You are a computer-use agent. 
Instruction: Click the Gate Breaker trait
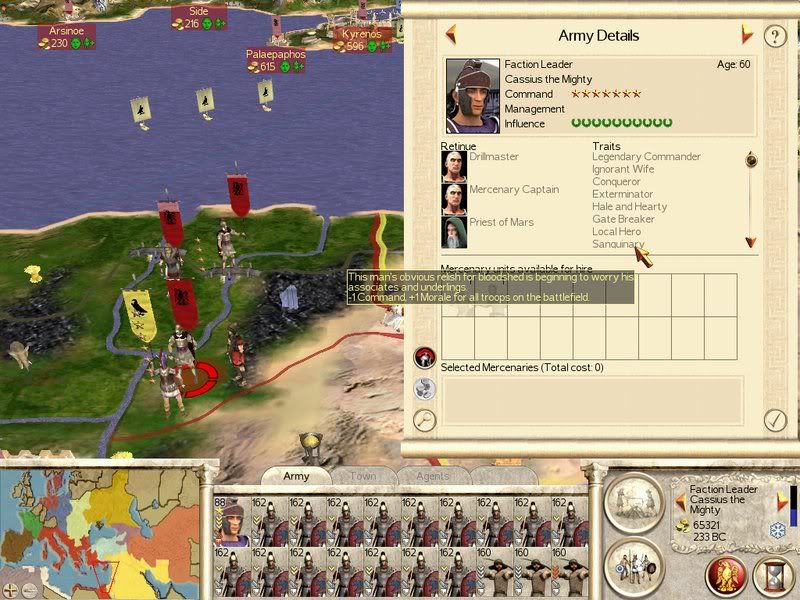[623, 219]
